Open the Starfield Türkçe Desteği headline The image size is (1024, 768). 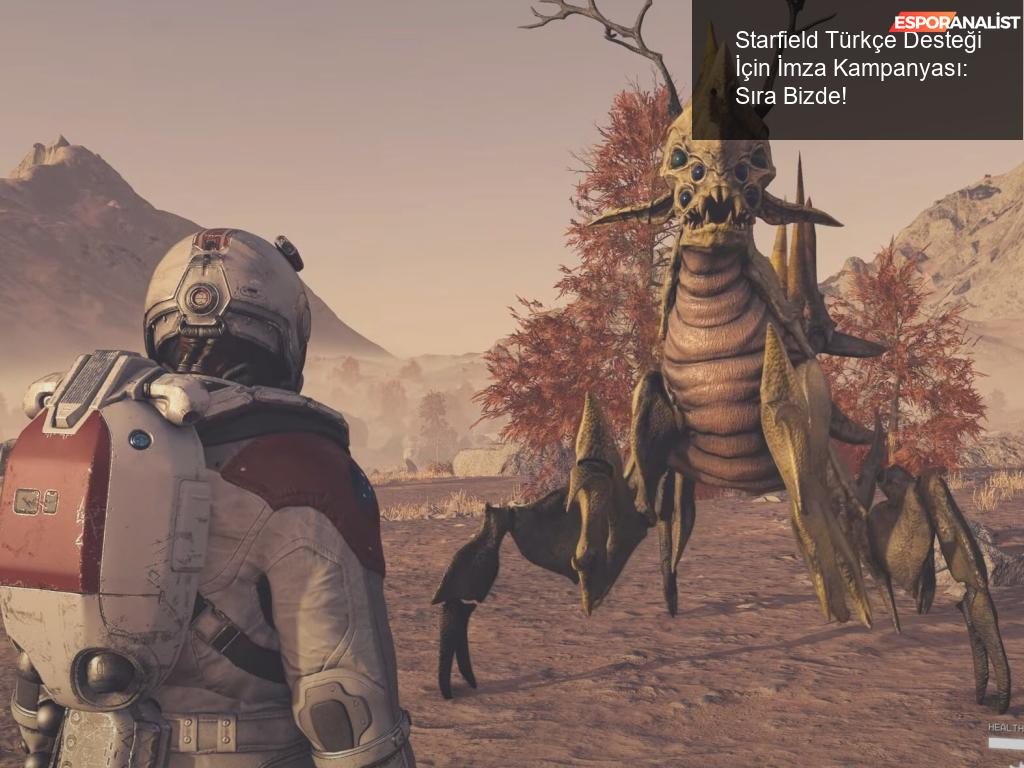tap(857, 71)
